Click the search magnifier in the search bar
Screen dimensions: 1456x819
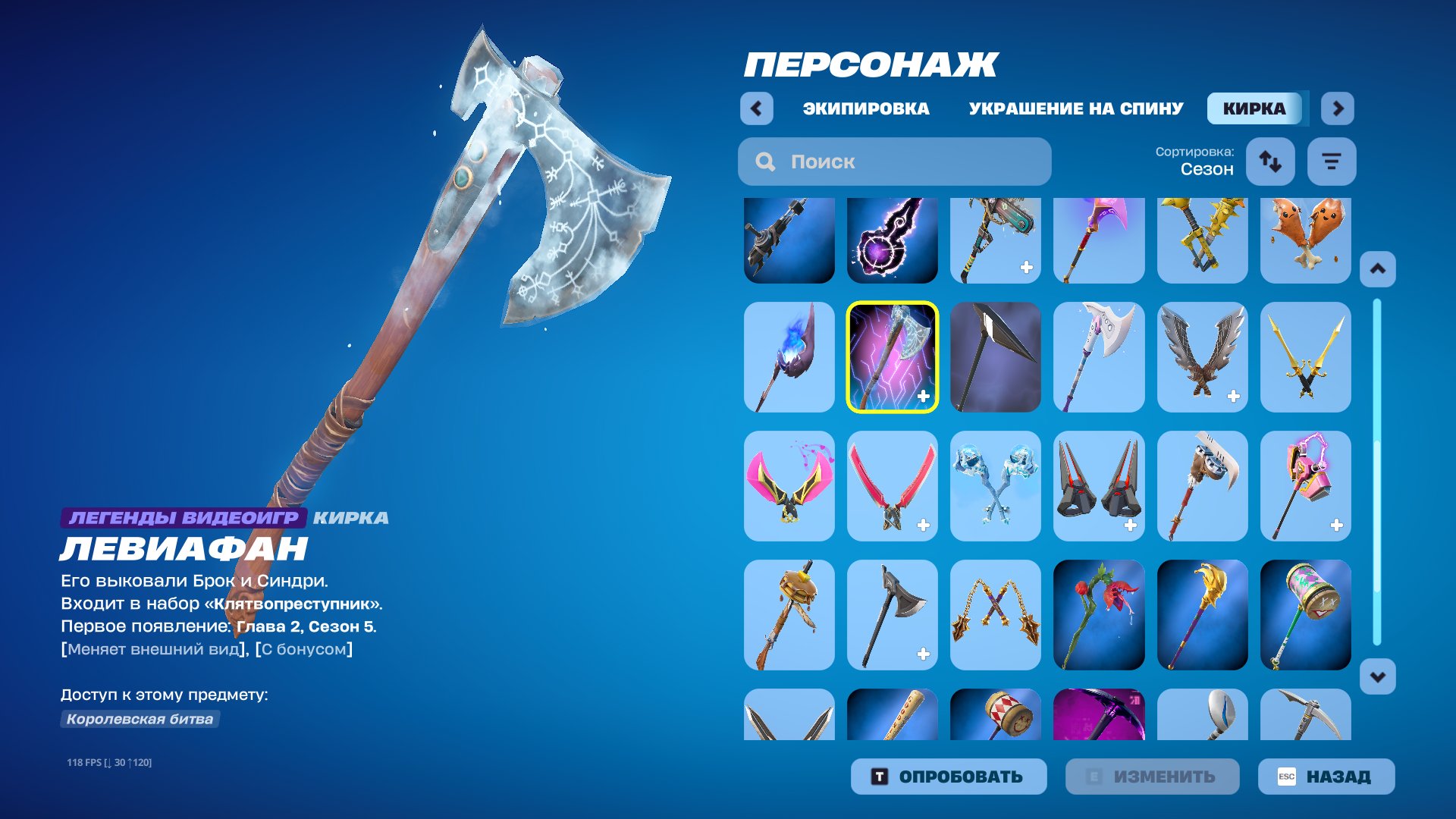pos(765,161)
